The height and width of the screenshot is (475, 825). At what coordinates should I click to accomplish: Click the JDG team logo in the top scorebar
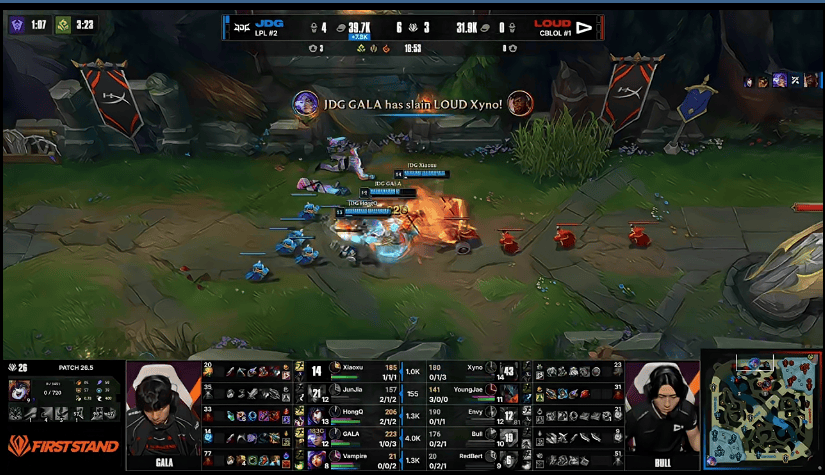[242, 27]
